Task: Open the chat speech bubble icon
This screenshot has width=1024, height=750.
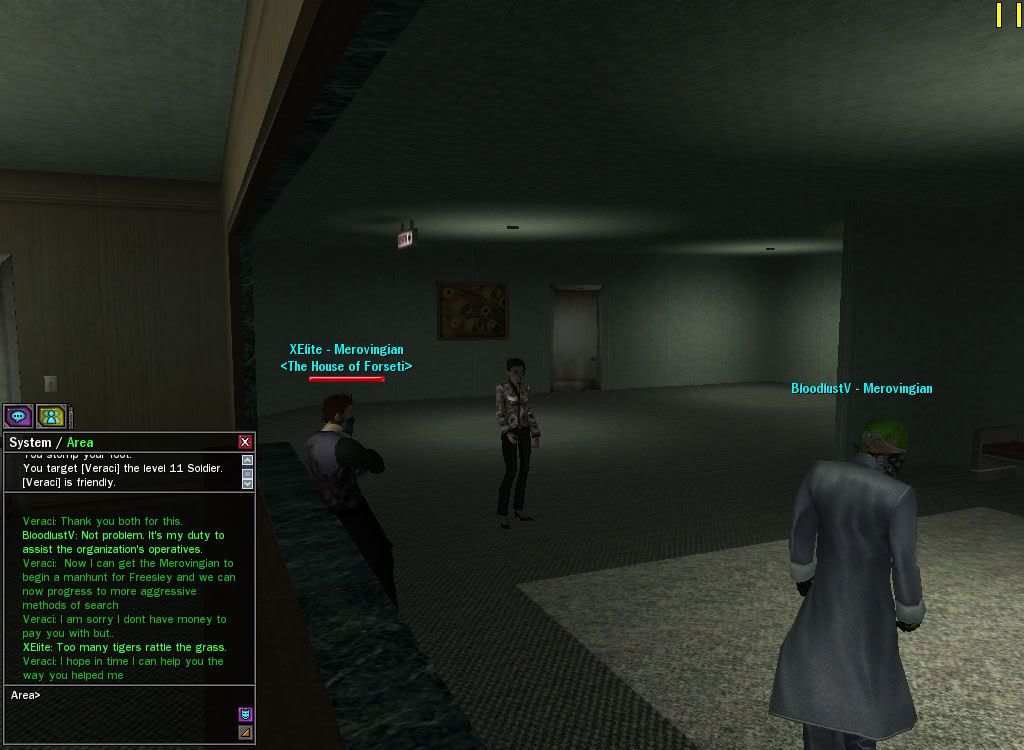Action: point(18,416)
